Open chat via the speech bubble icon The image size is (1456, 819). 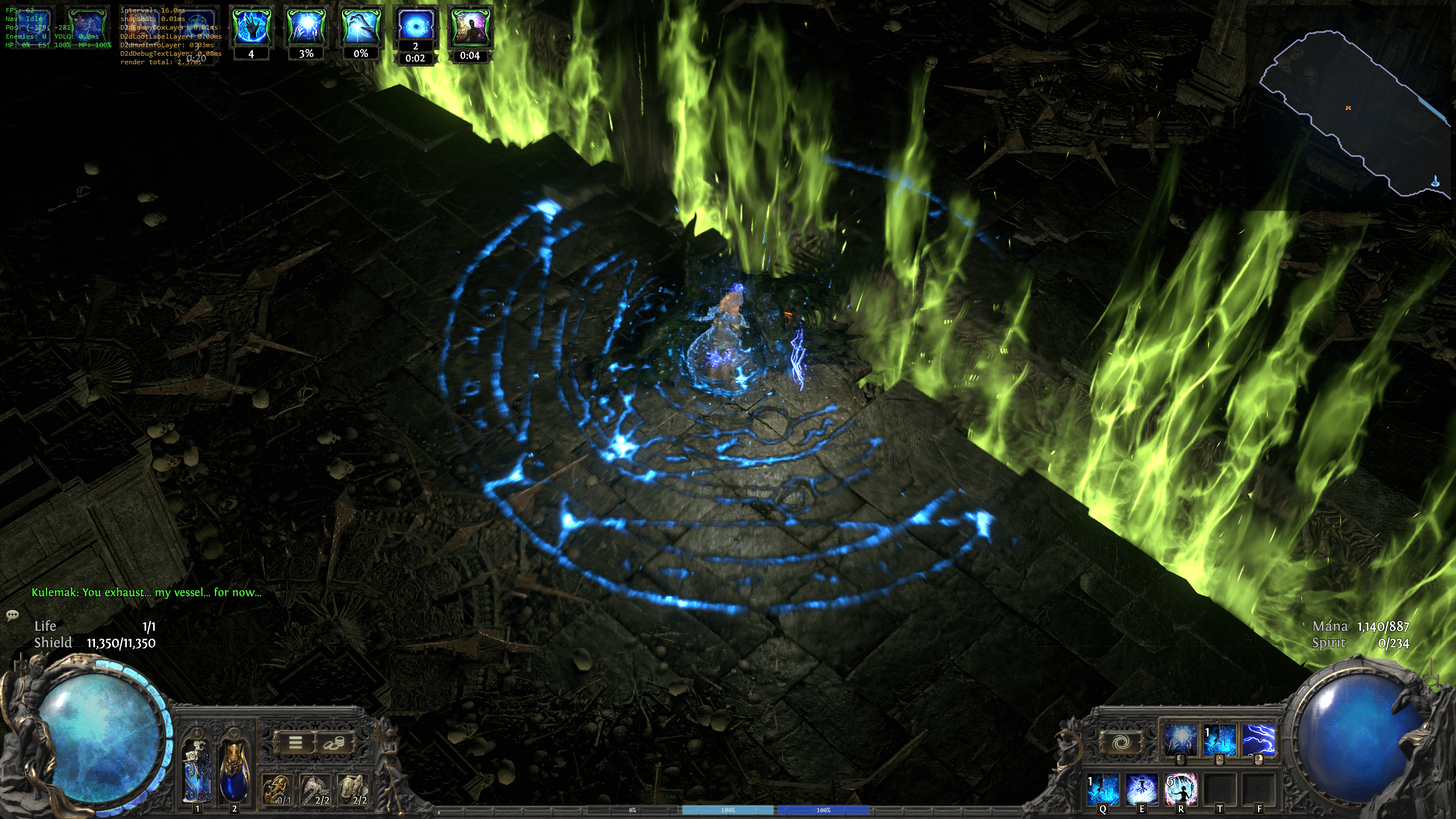coord(13,615)
